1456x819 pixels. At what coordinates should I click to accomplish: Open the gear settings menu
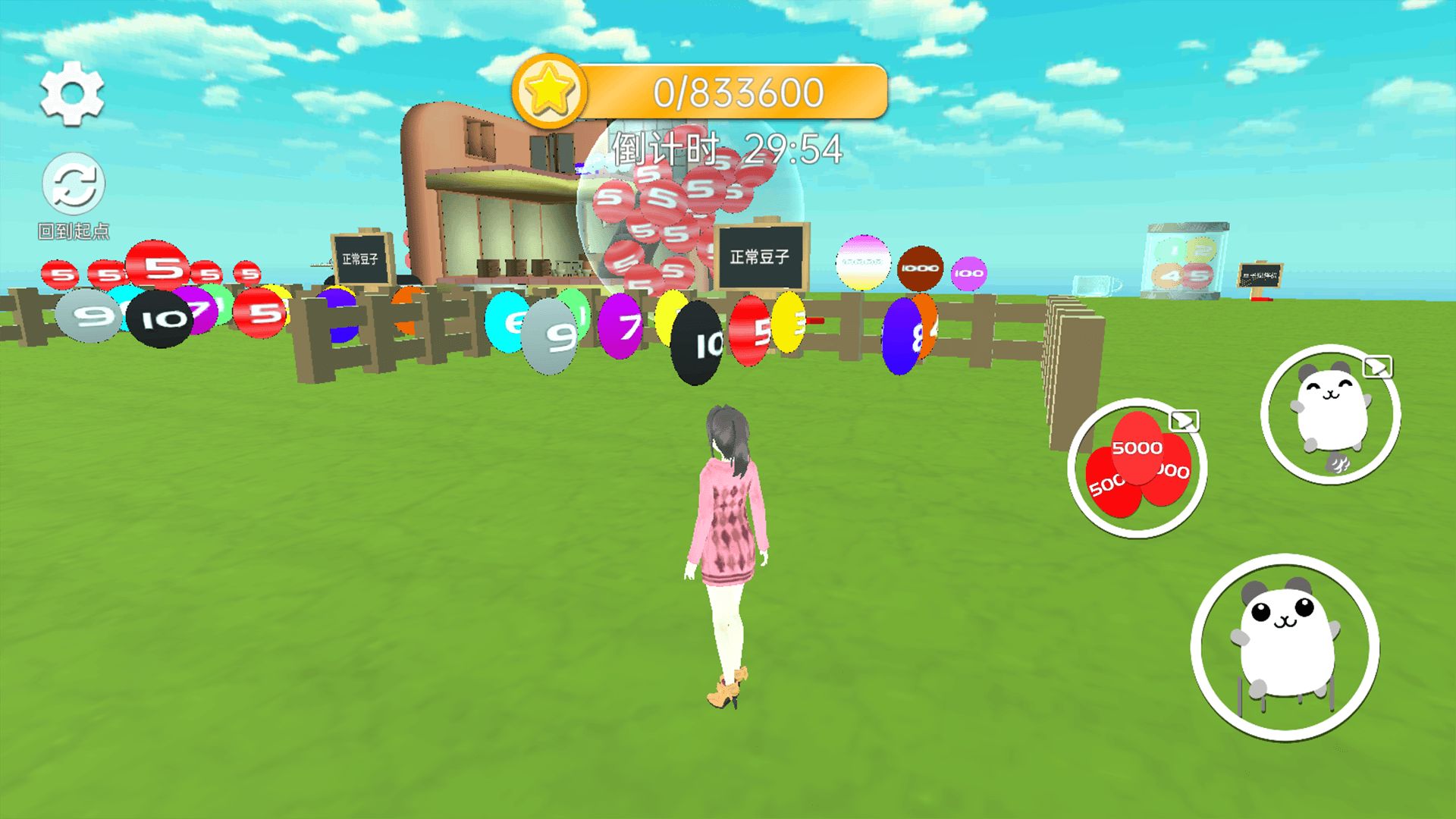[72, 94]
